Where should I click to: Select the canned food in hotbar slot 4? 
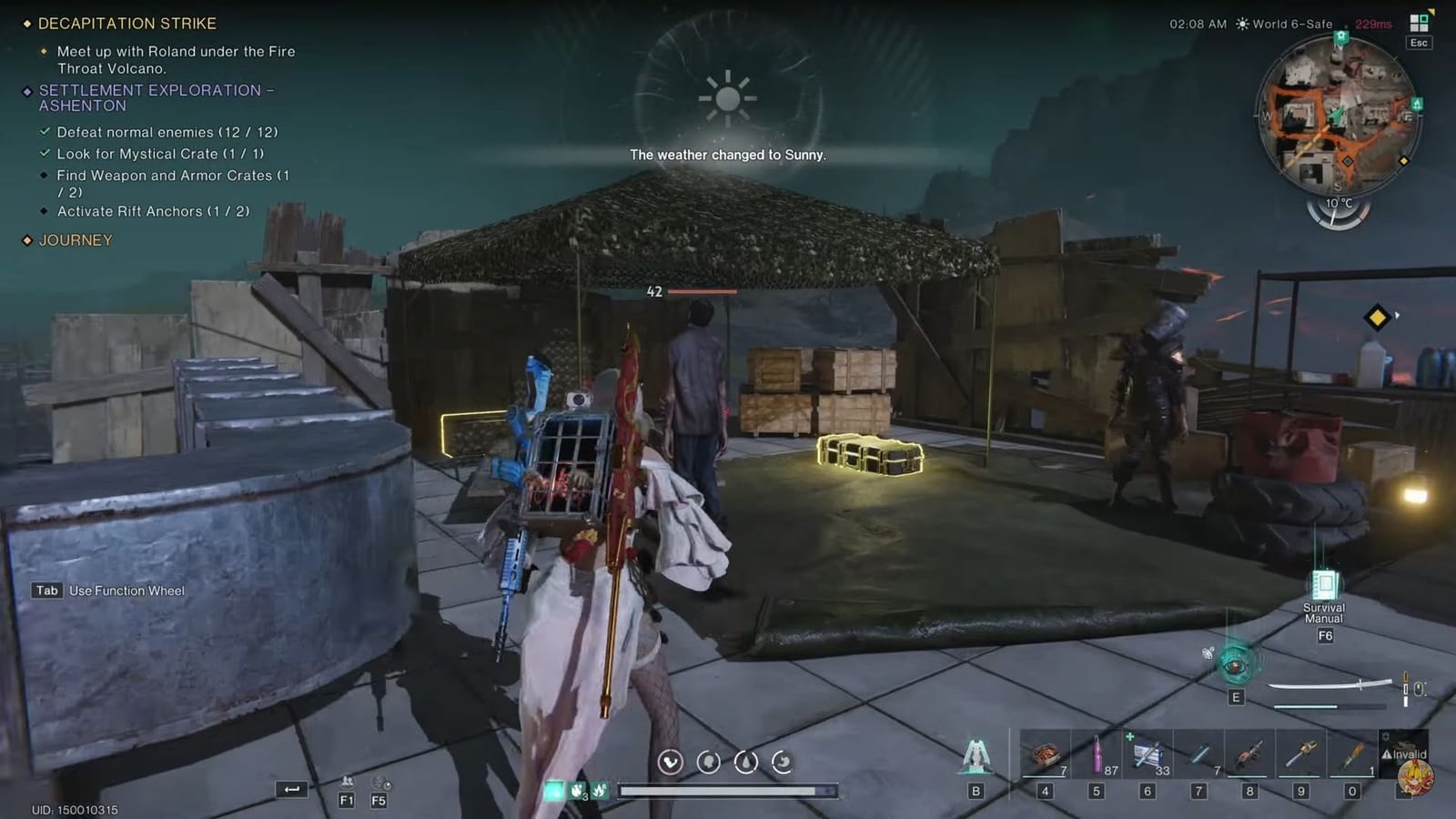point(1046,753)
